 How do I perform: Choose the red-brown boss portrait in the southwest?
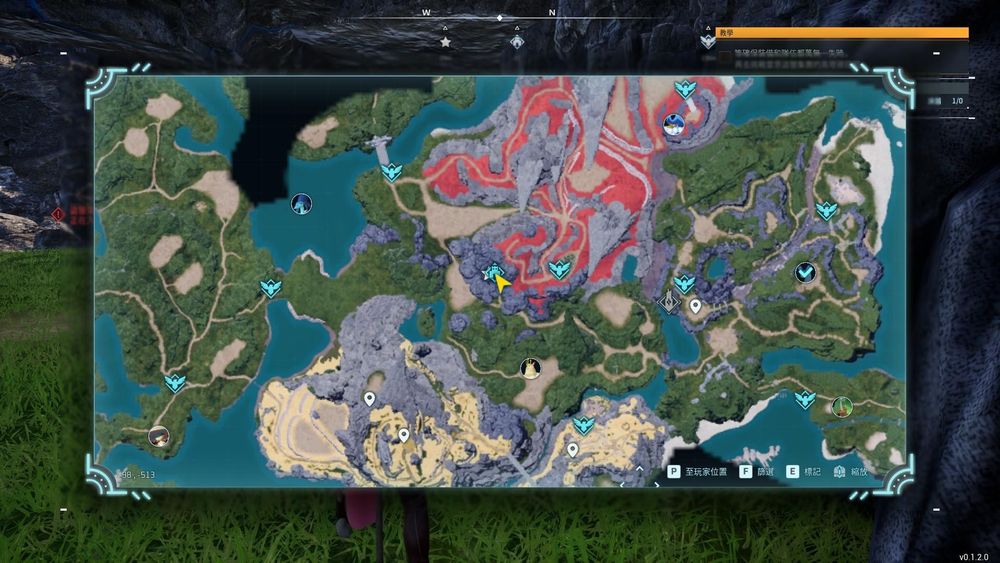point(158,435)
